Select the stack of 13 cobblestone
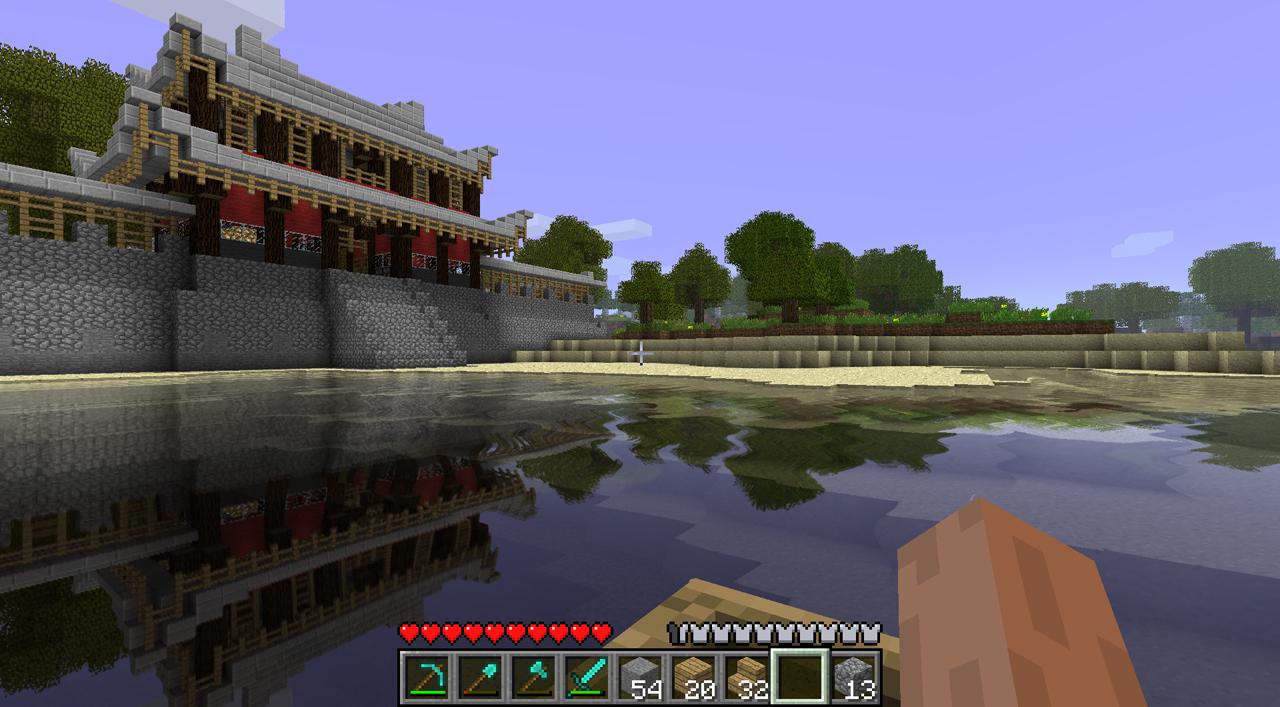 [853, 677]
